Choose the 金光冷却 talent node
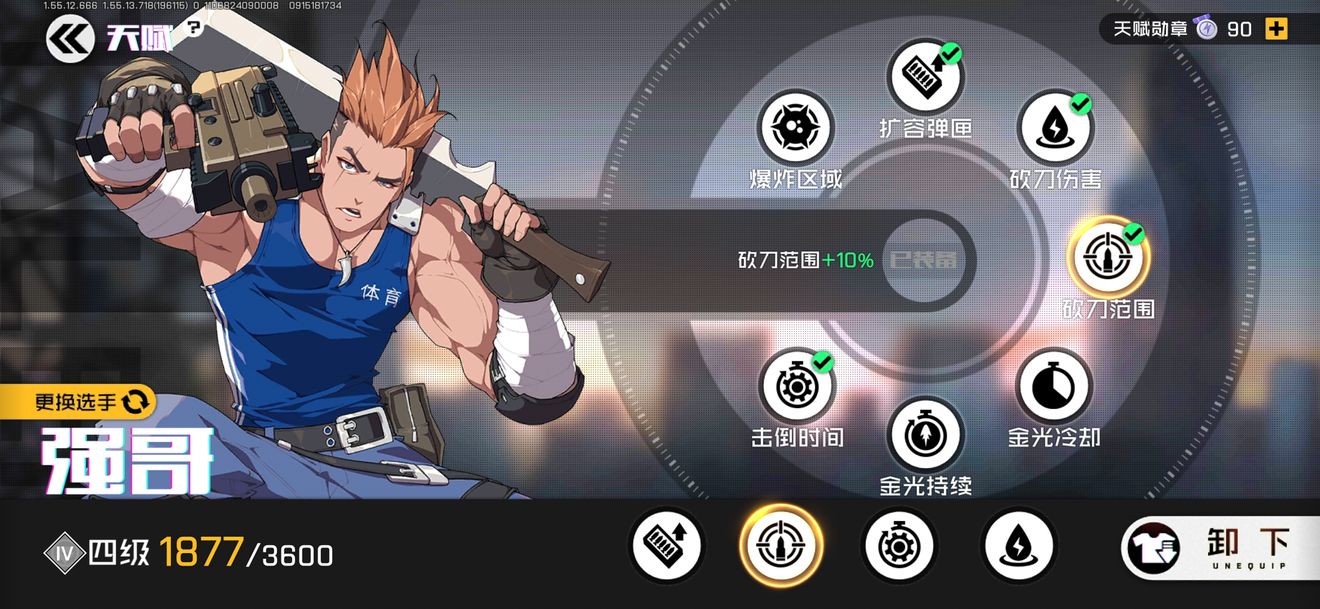 [x=1054, y=386]
